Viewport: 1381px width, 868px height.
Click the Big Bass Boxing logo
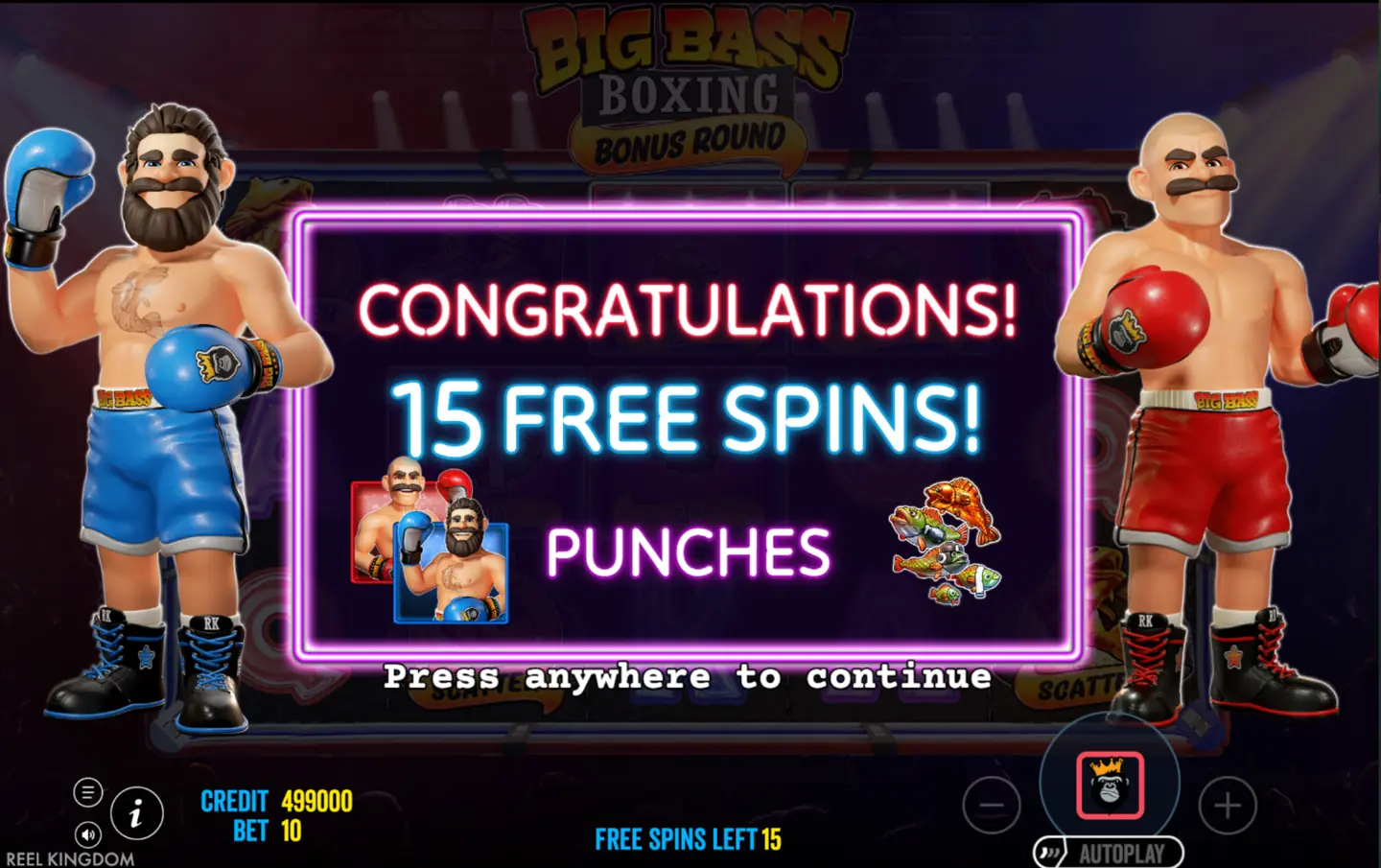(x=685, y=72)
